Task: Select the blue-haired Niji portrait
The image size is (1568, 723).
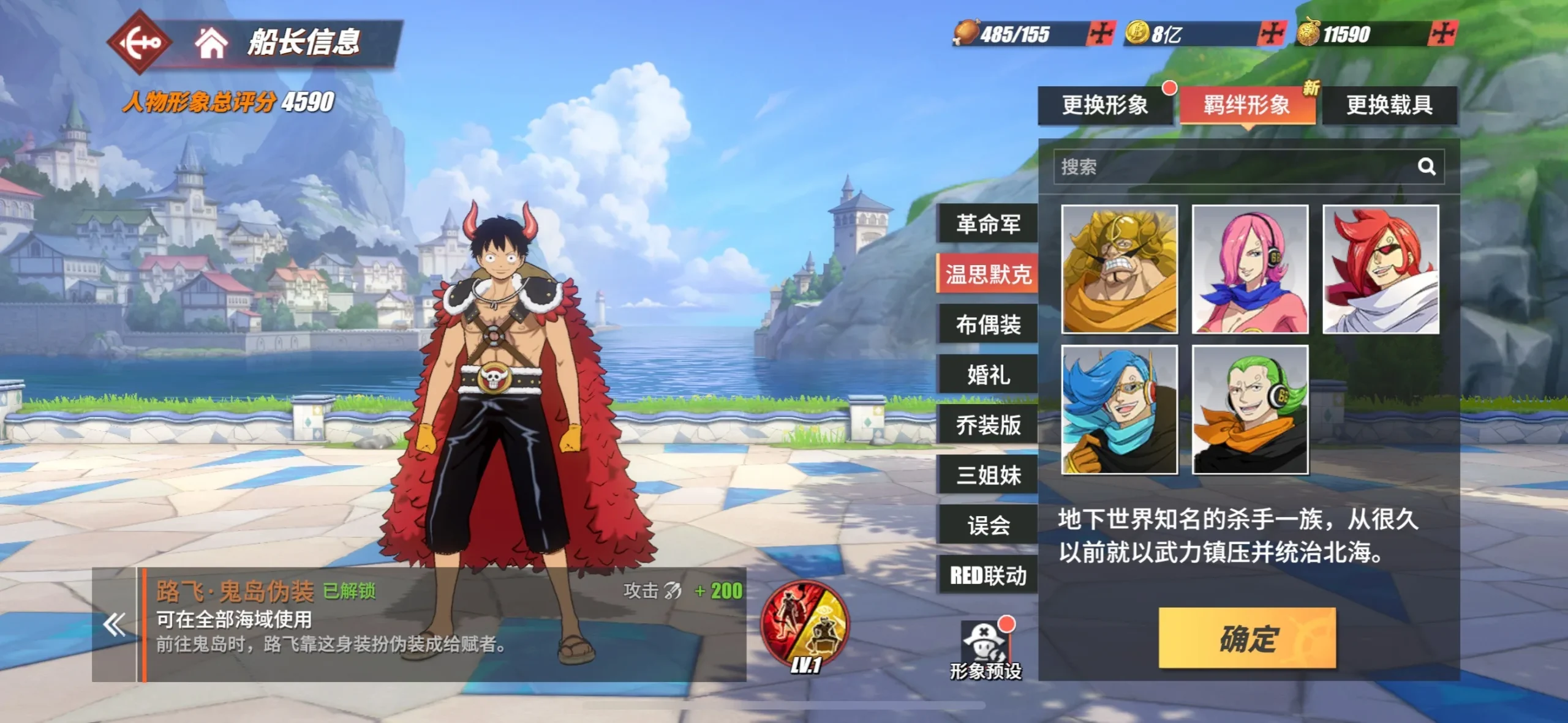Action: click(x=1119, y=409)
